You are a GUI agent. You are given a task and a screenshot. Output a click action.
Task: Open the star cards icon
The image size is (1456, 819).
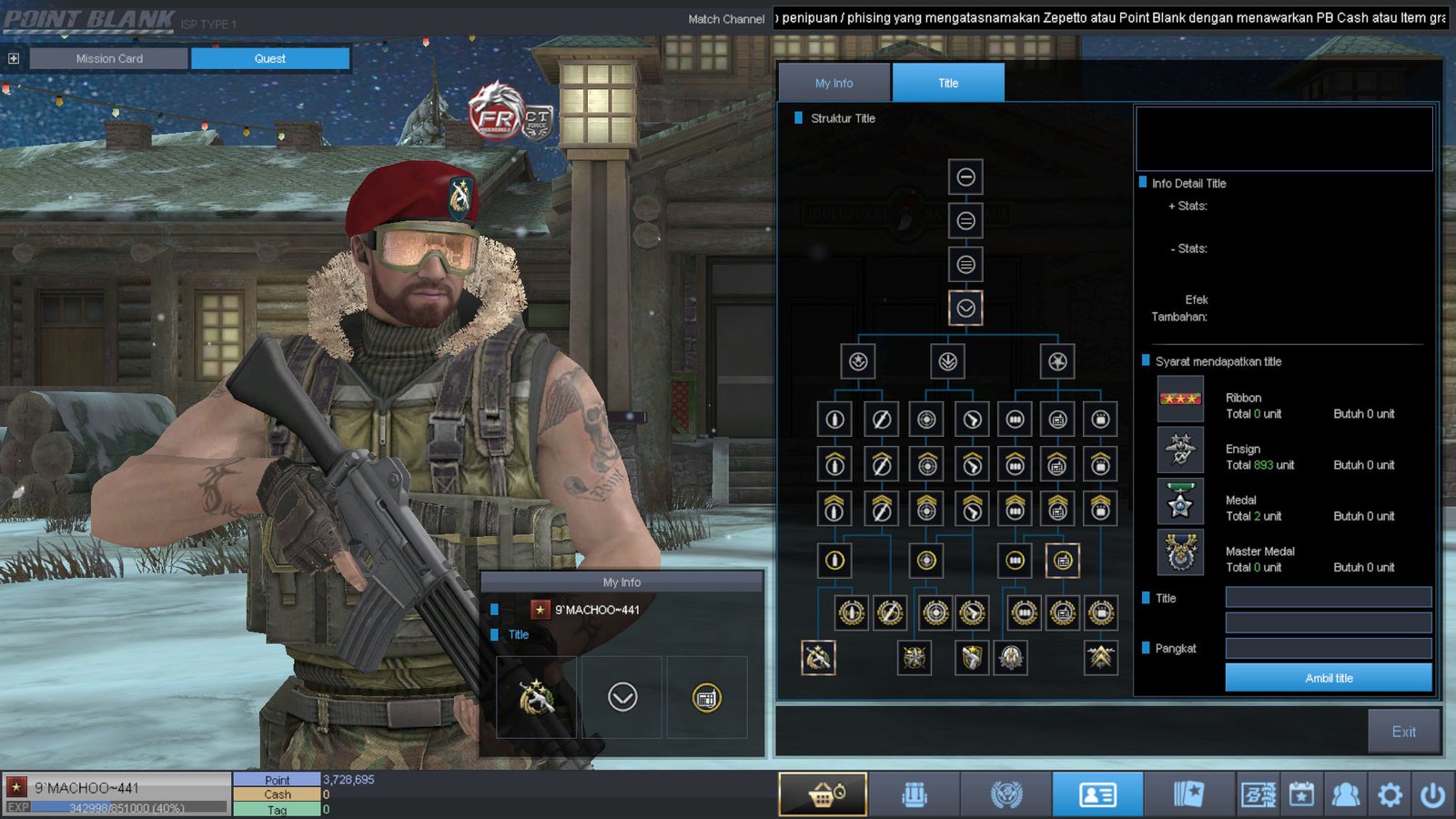1188,794
